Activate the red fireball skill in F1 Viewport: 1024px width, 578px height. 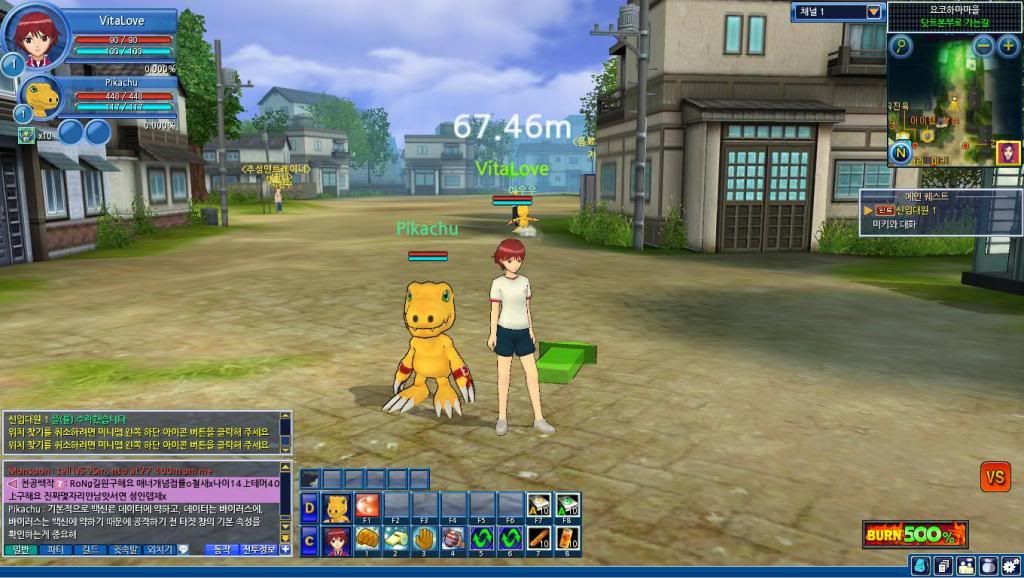(x=368, y=506)
